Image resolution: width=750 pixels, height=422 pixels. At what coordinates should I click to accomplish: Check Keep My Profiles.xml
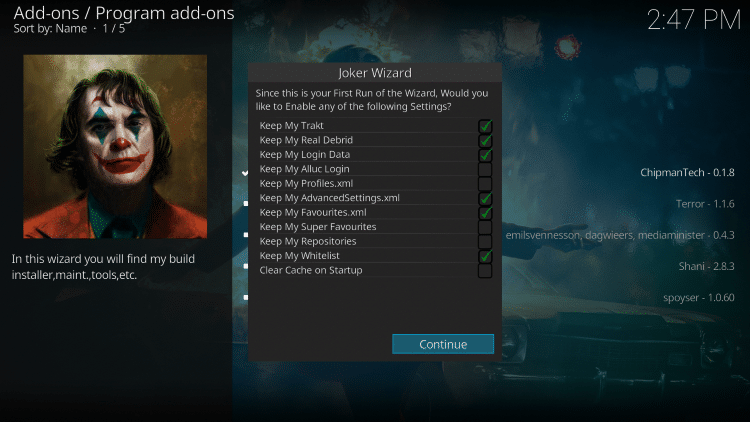485,184
